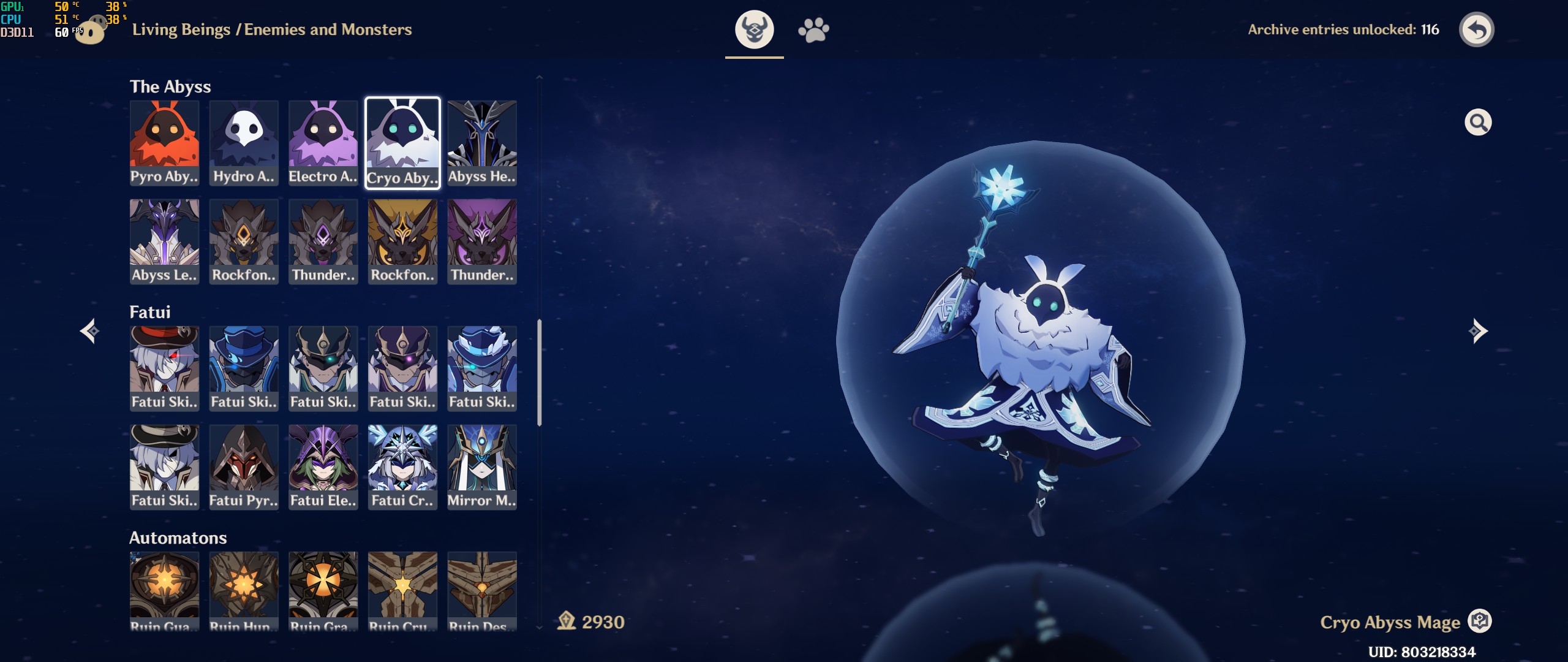Select the Abyss Herald entry
Screen dimensions: 1568x662
(x=482, y=143)
